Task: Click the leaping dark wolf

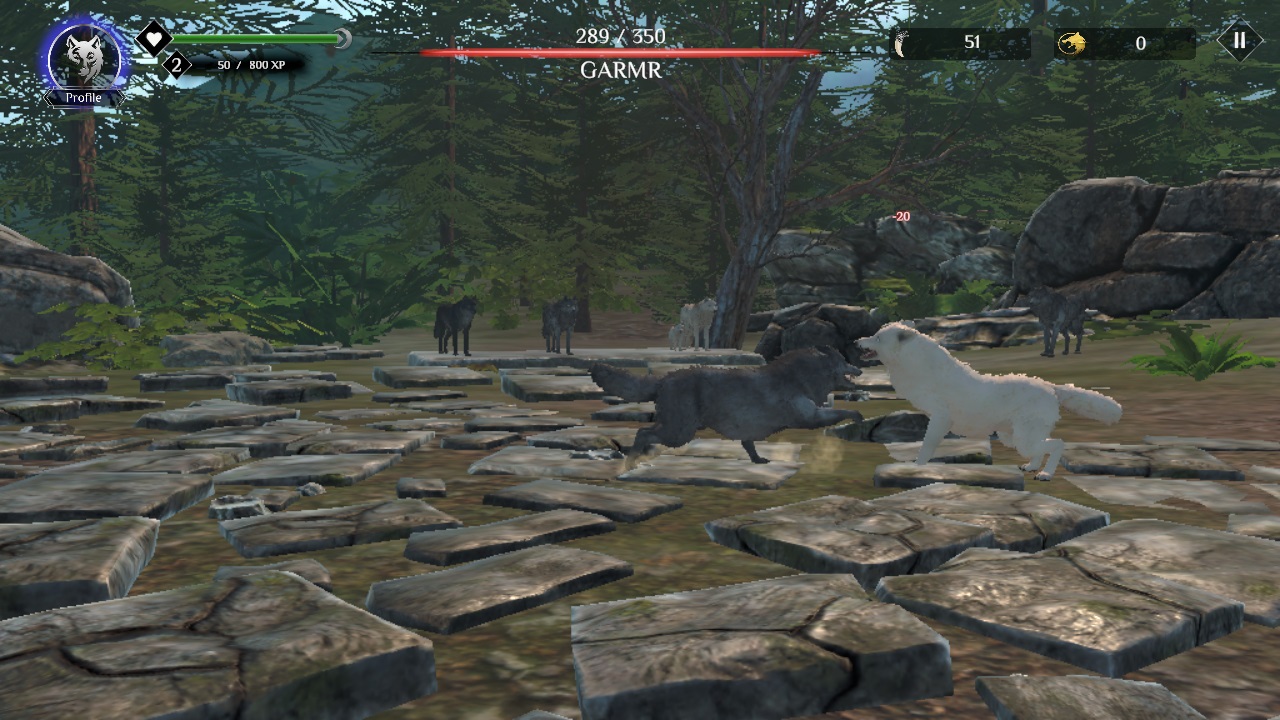Action: [x=730, y=400]
